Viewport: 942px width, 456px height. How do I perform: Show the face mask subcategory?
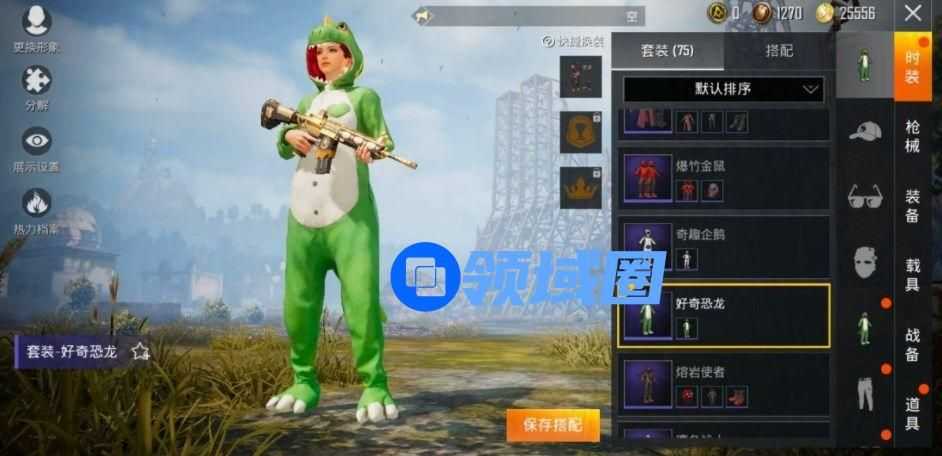(x=865, y=263)
